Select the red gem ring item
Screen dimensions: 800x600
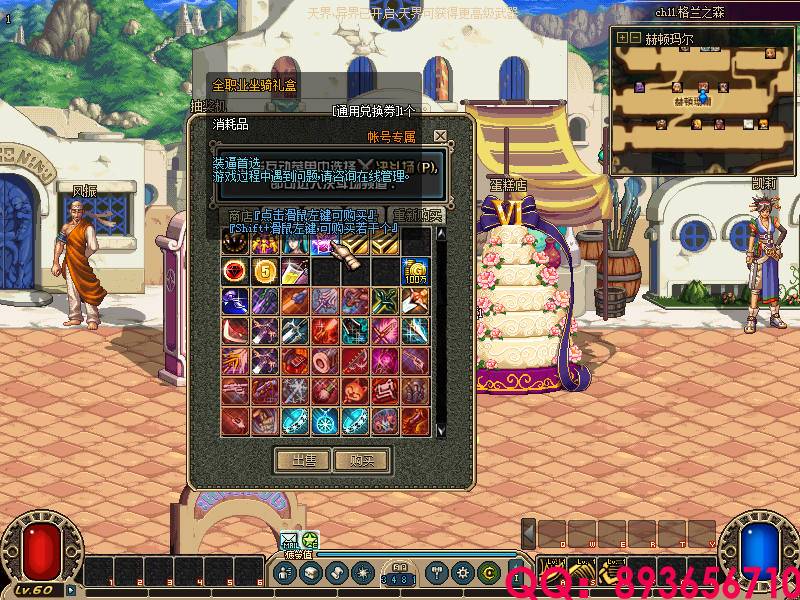[x=236, y=270]
